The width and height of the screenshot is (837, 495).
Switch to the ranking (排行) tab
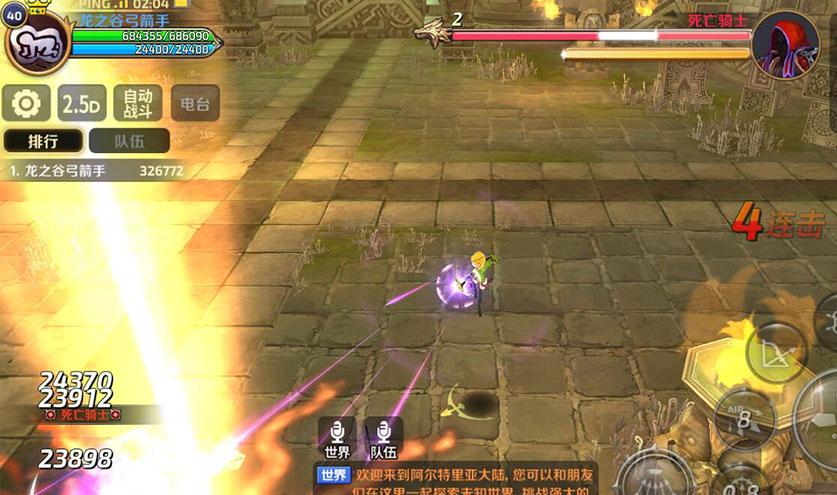(43, 141)
